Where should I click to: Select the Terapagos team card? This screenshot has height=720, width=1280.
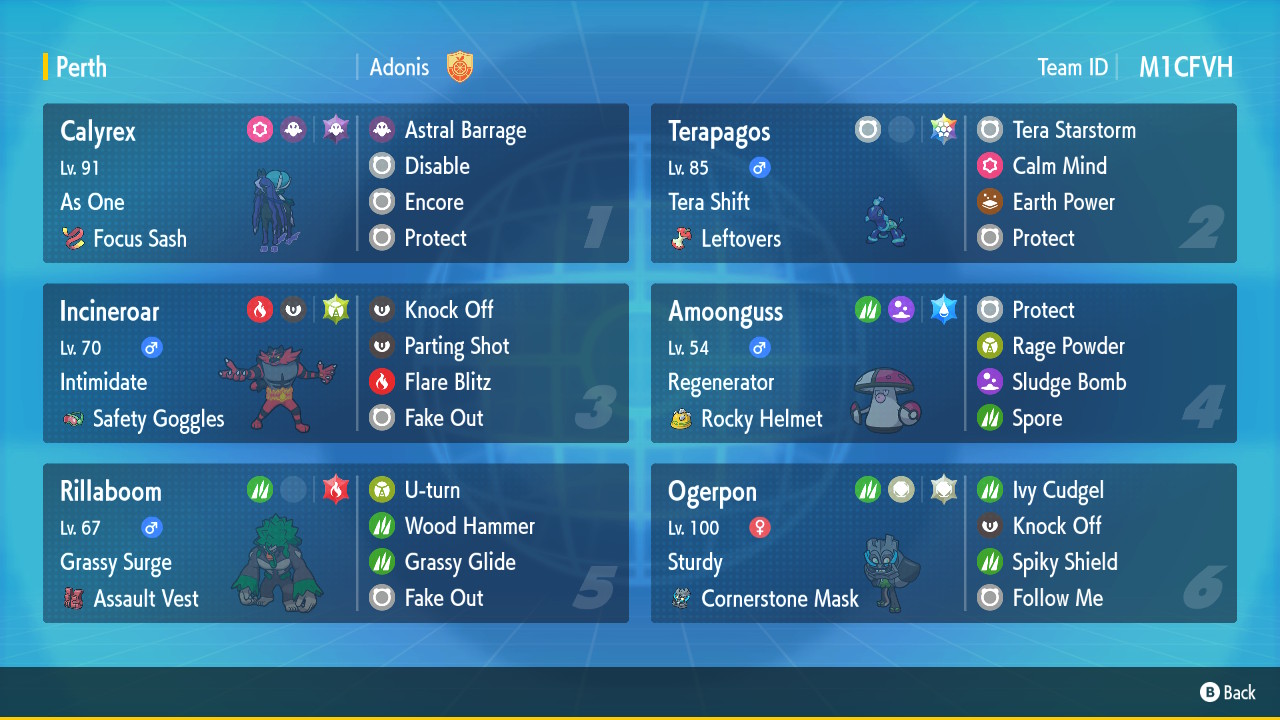pyautogui.click(x=943, y=183)
